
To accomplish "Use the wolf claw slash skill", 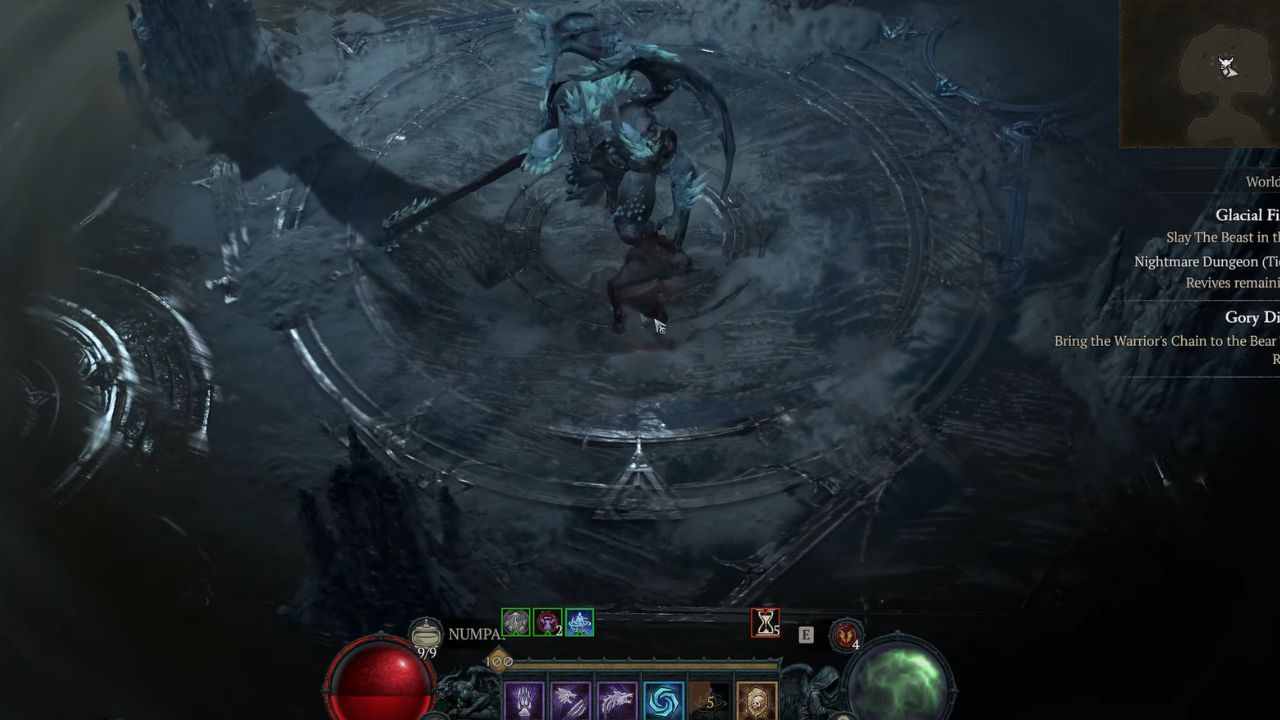I will click(x=571, y=702).
